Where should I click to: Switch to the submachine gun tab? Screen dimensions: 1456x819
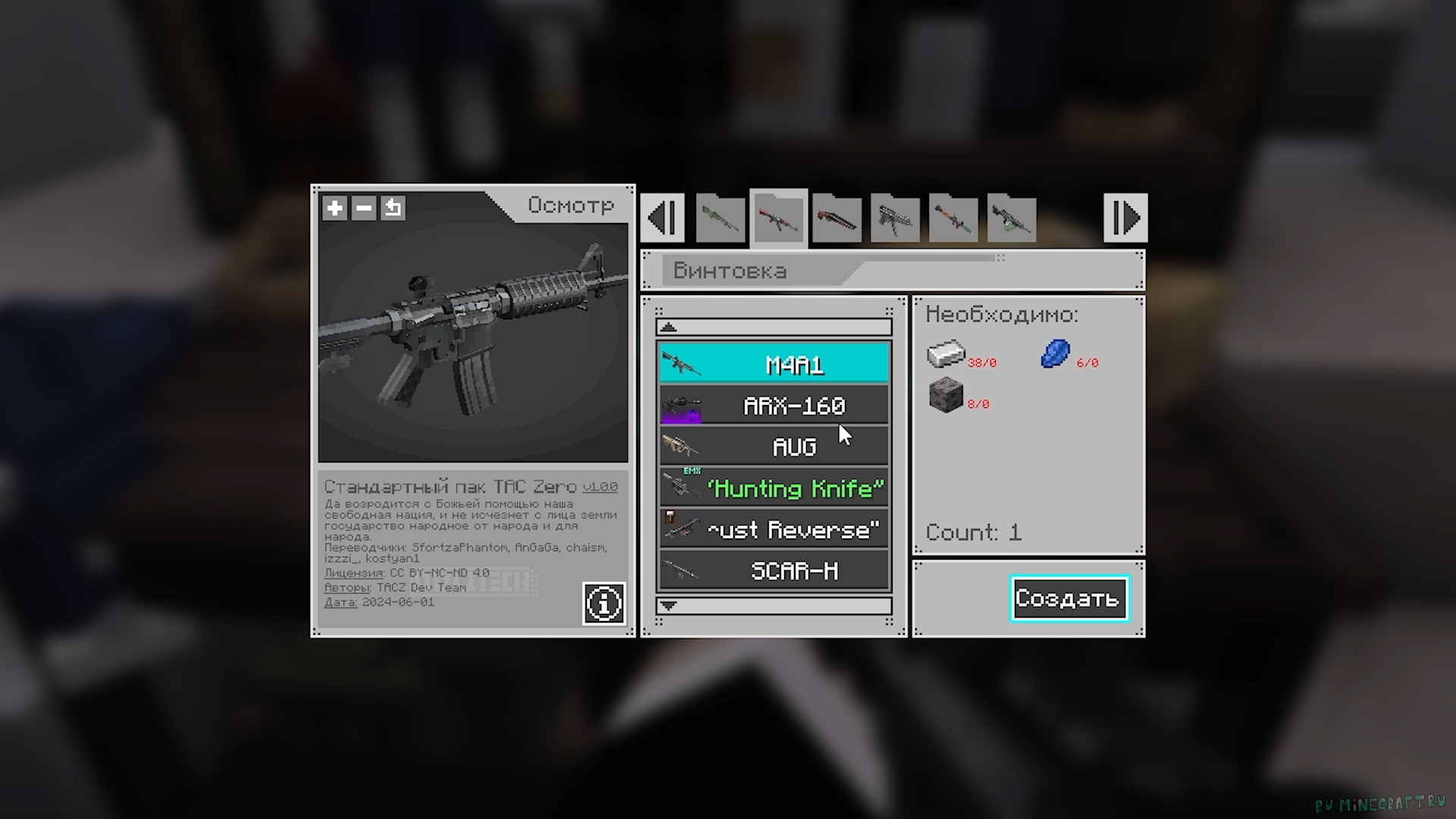895,219
